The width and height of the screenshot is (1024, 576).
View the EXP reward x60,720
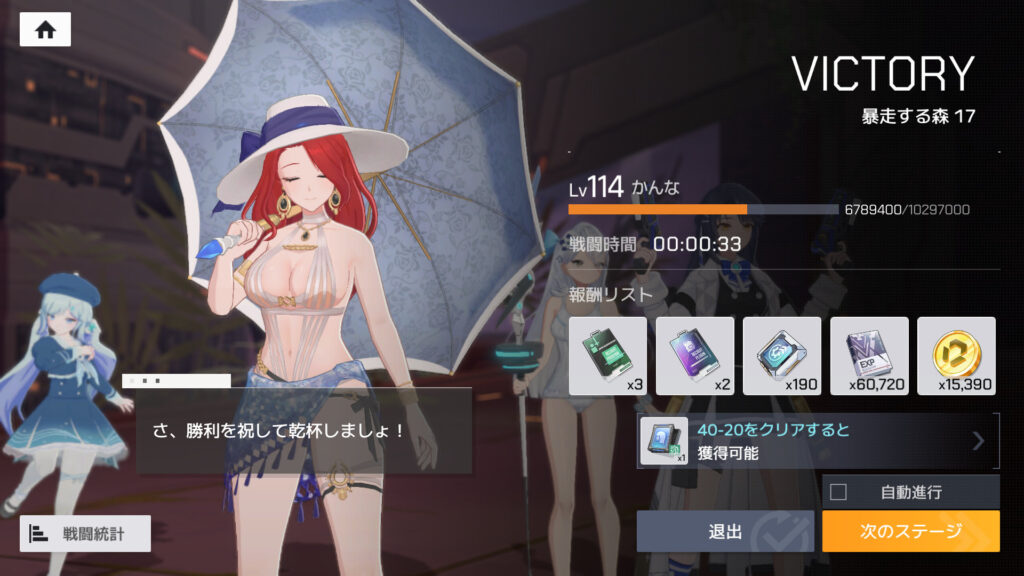click(868, 355)
